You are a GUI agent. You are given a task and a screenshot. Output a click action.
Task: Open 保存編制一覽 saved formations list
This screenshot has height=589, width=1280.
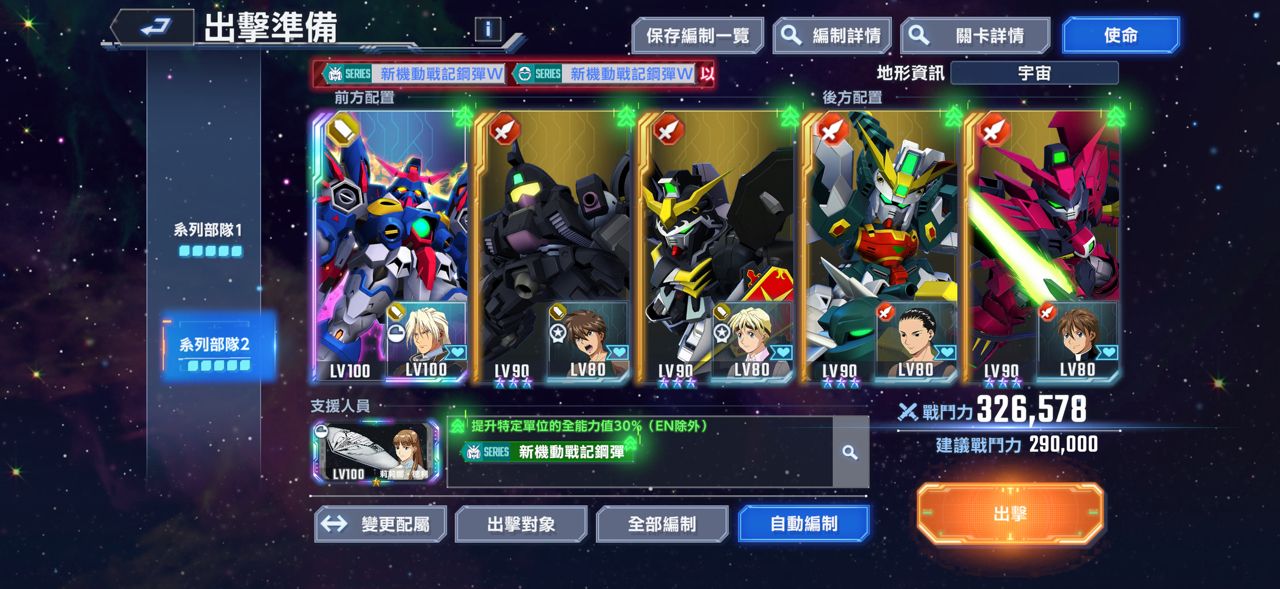click(x=697, y=36)
